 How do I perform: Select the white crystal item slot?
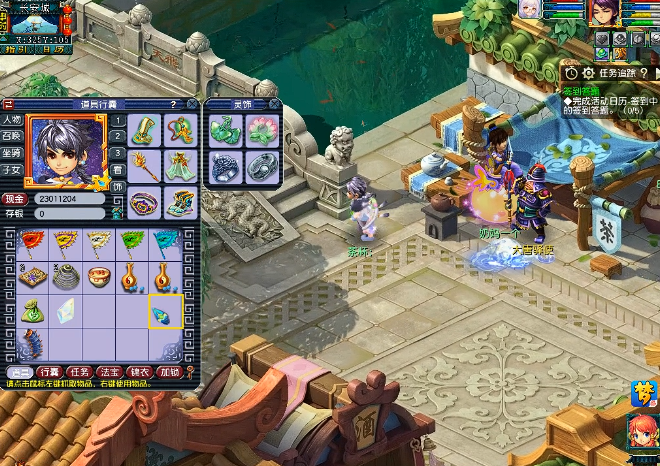pos(65,309)
